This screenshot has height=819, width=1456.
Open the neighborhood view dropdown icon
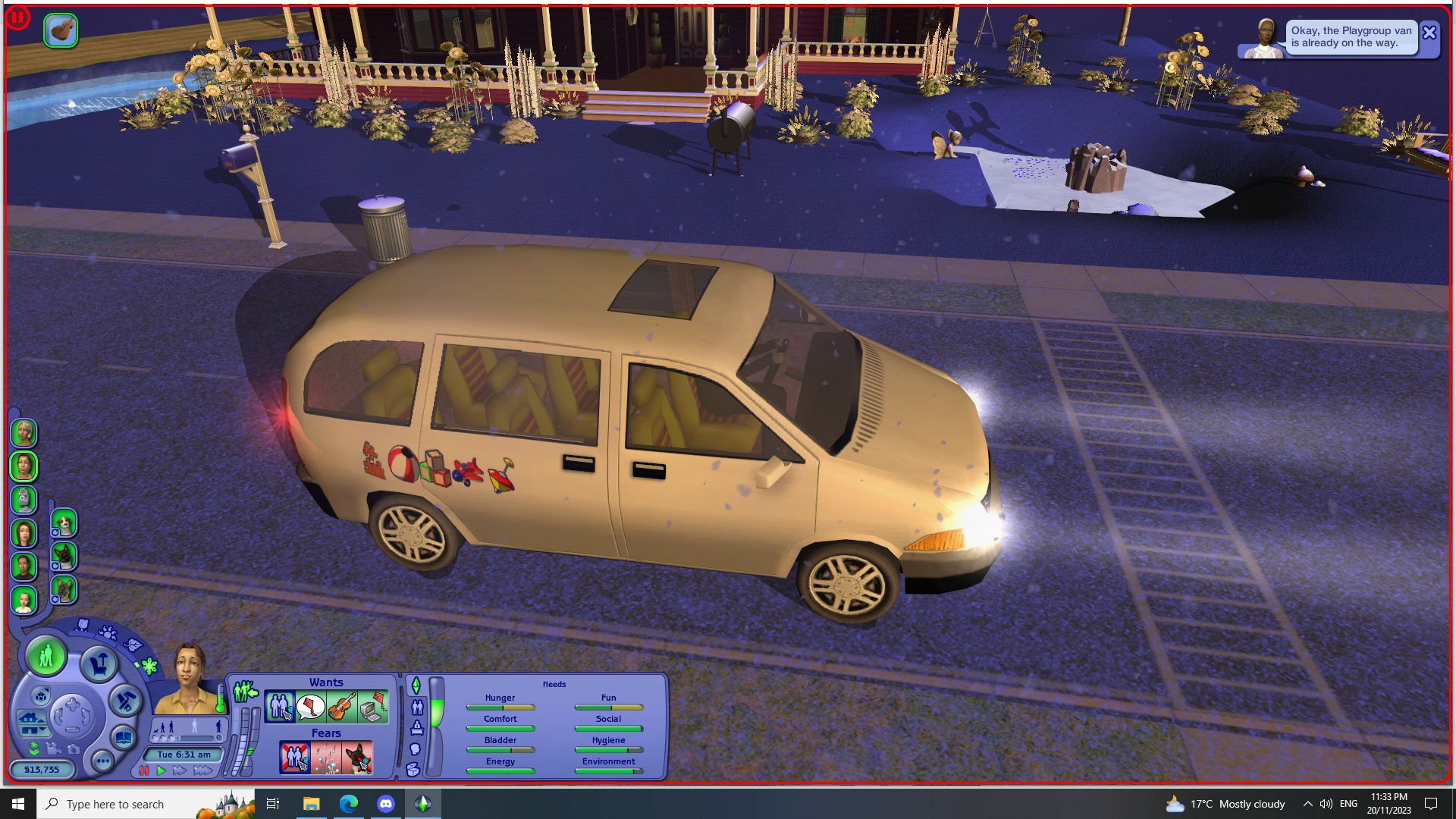pyautogui.click(x=42, y=695)
